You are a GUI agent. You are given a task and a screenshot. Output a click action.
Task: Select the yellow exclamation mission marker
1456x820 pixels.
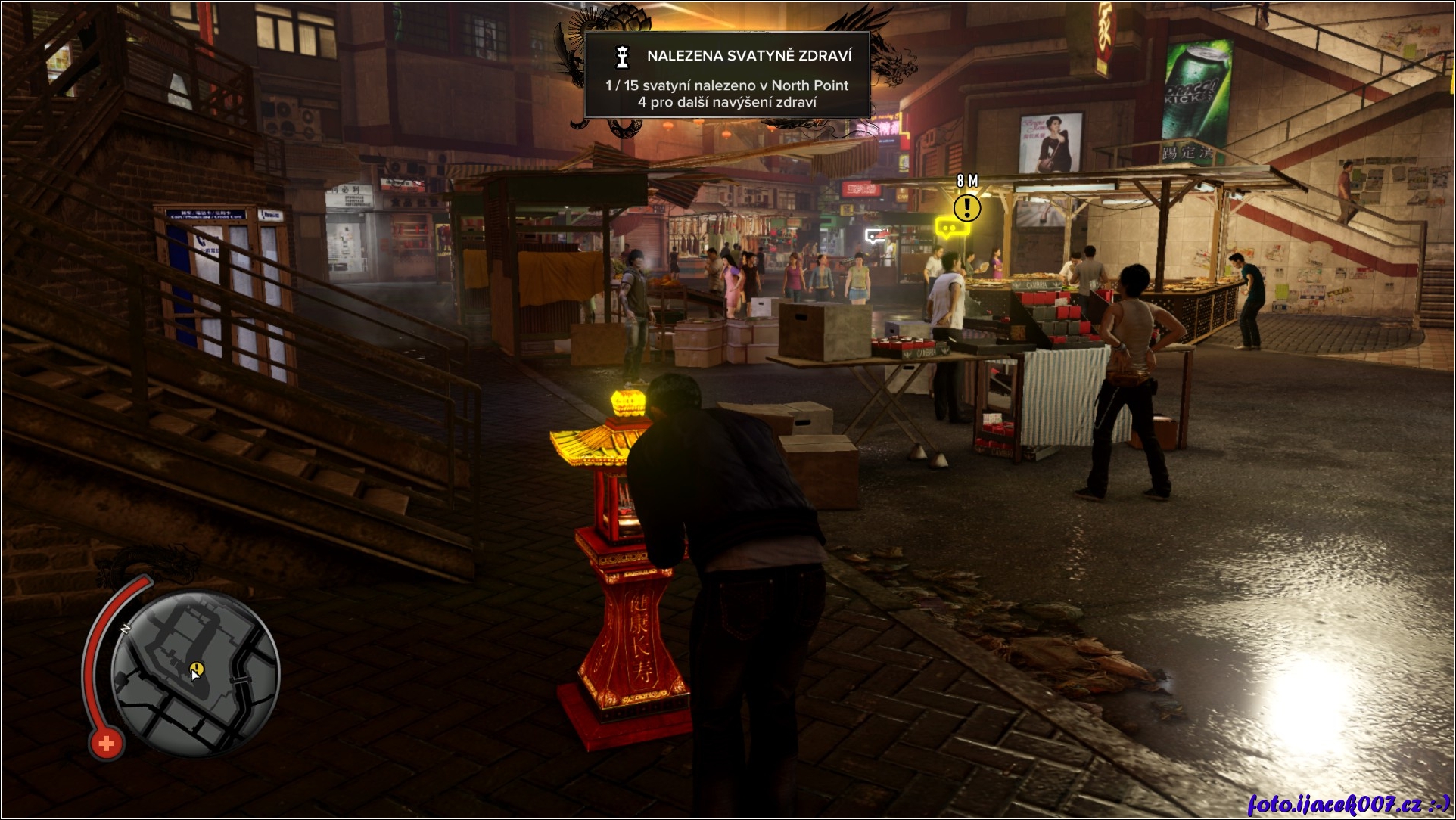click(966, 207)
